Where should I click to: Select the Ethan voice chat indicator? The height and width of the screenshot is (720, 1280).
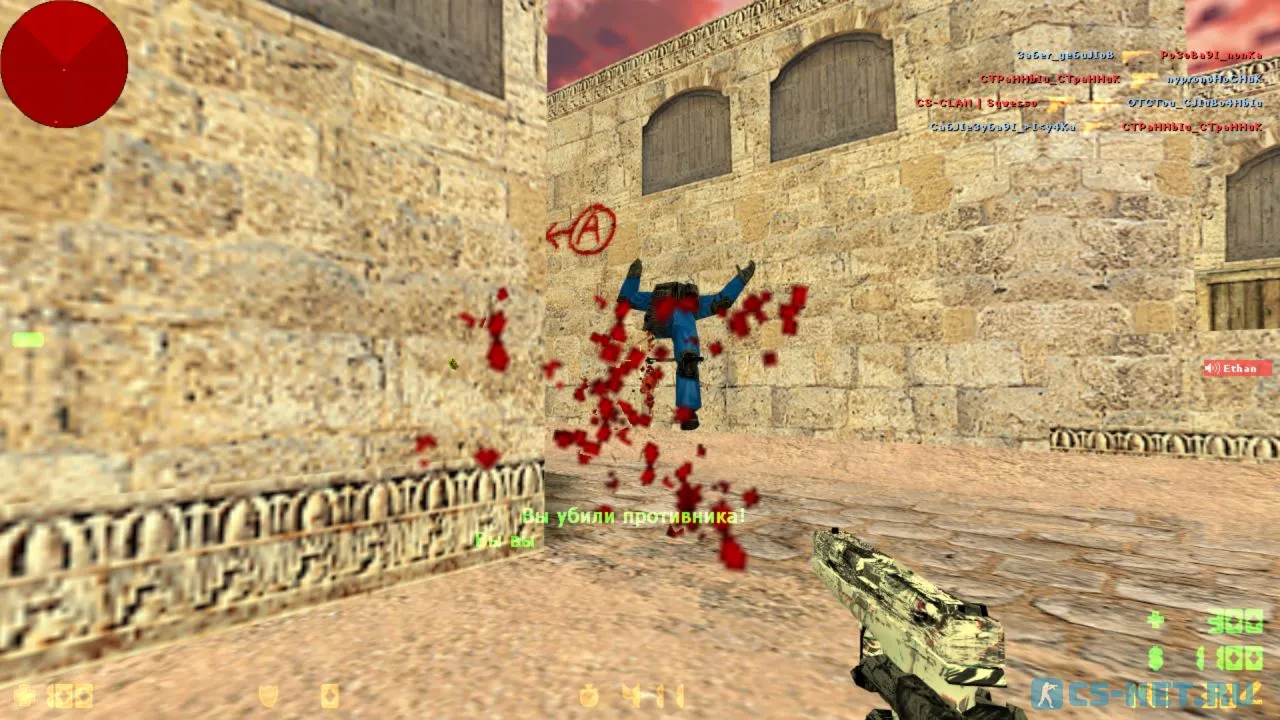tap(1237, 368)
